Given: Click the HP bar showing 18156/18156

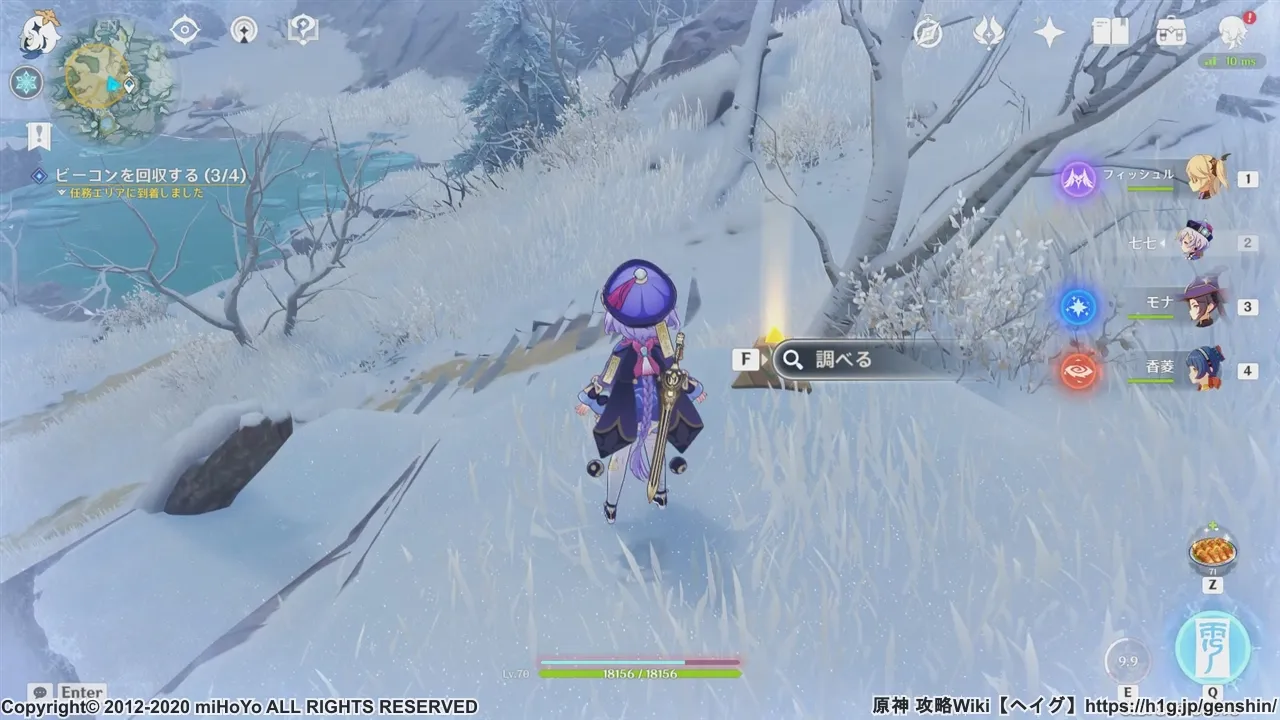Looking at the screenshot, I should [x=640, y=672].
